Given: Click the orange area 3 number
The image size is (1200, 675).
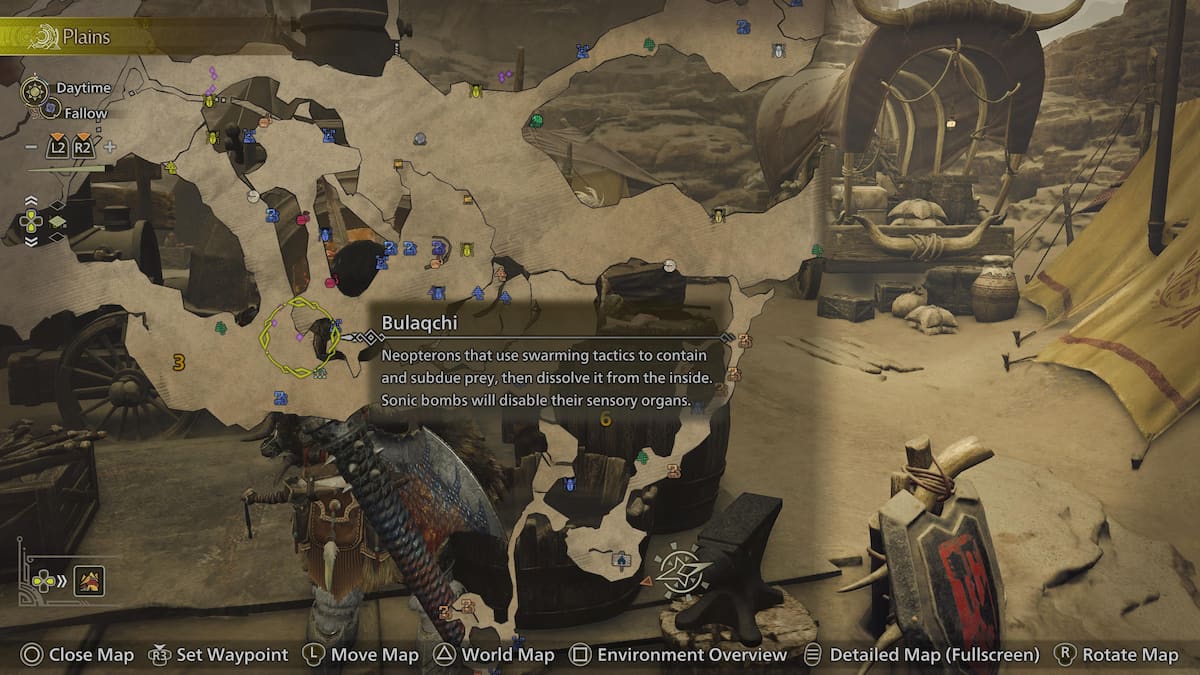Looking at the screenshot, I should (x=179, y=362).
